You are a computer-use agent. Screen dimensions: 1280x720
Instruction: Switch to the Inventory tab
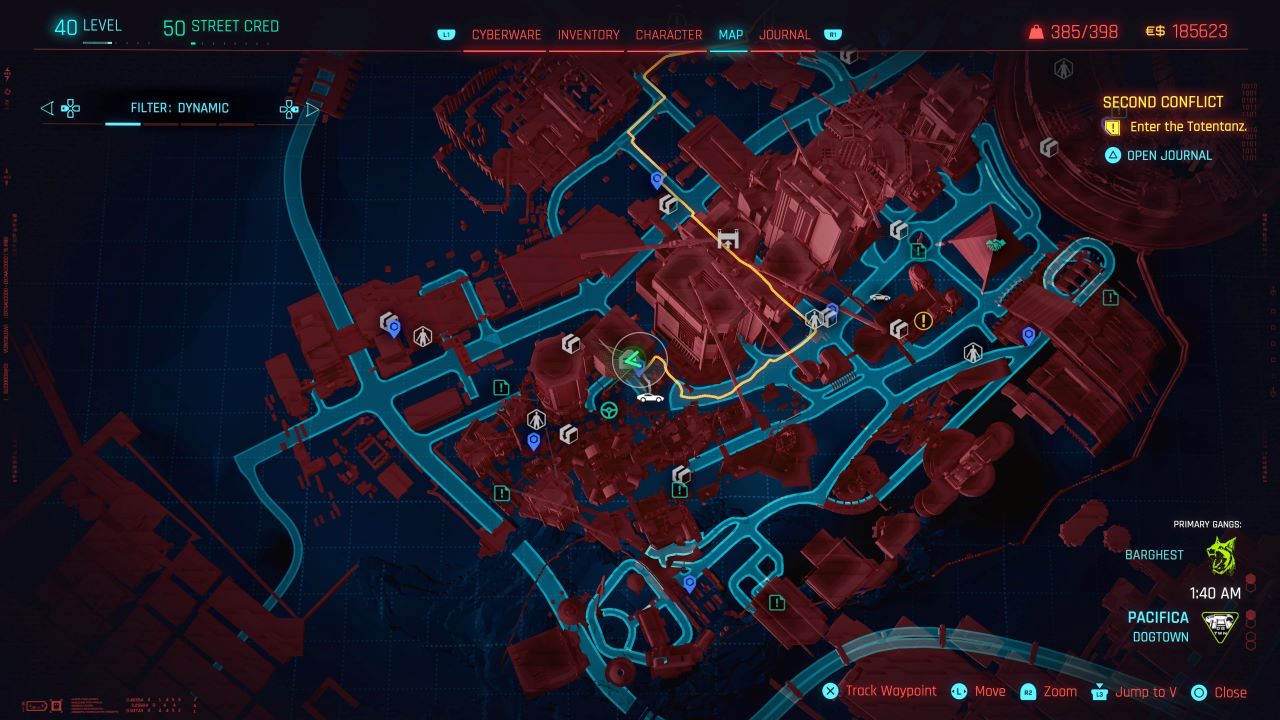tap(588, 34)
